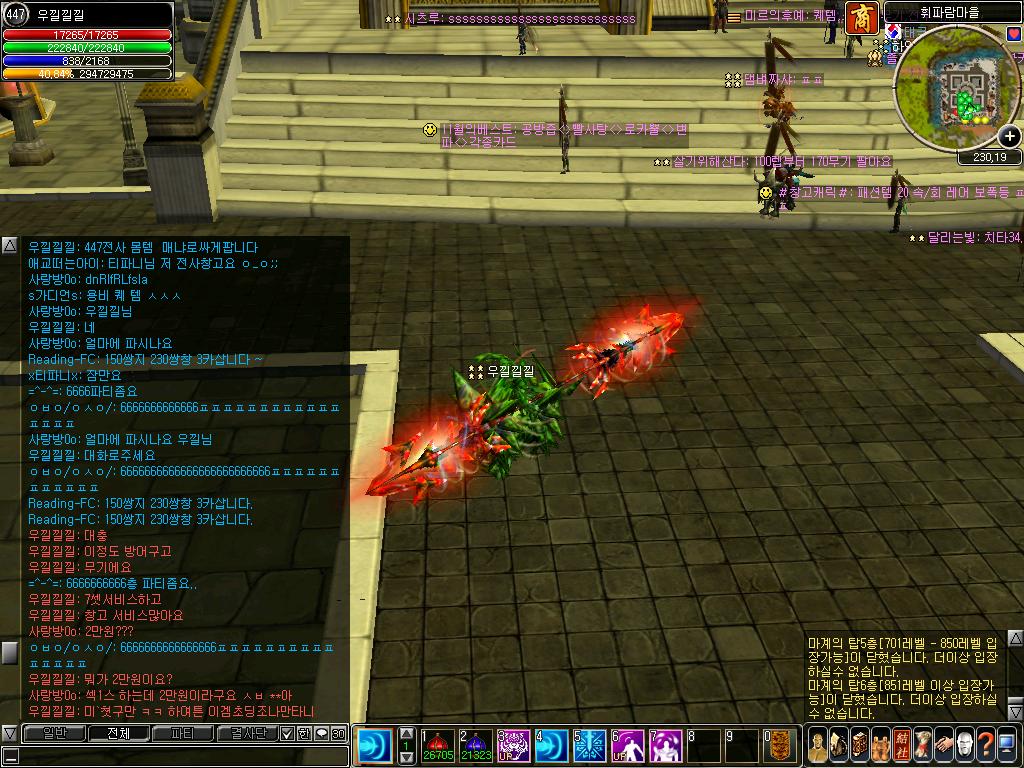Screen dimensions: 1024x768
Task: Cast the snowflake skill in slot 5
Action: [x=589, y=746]
